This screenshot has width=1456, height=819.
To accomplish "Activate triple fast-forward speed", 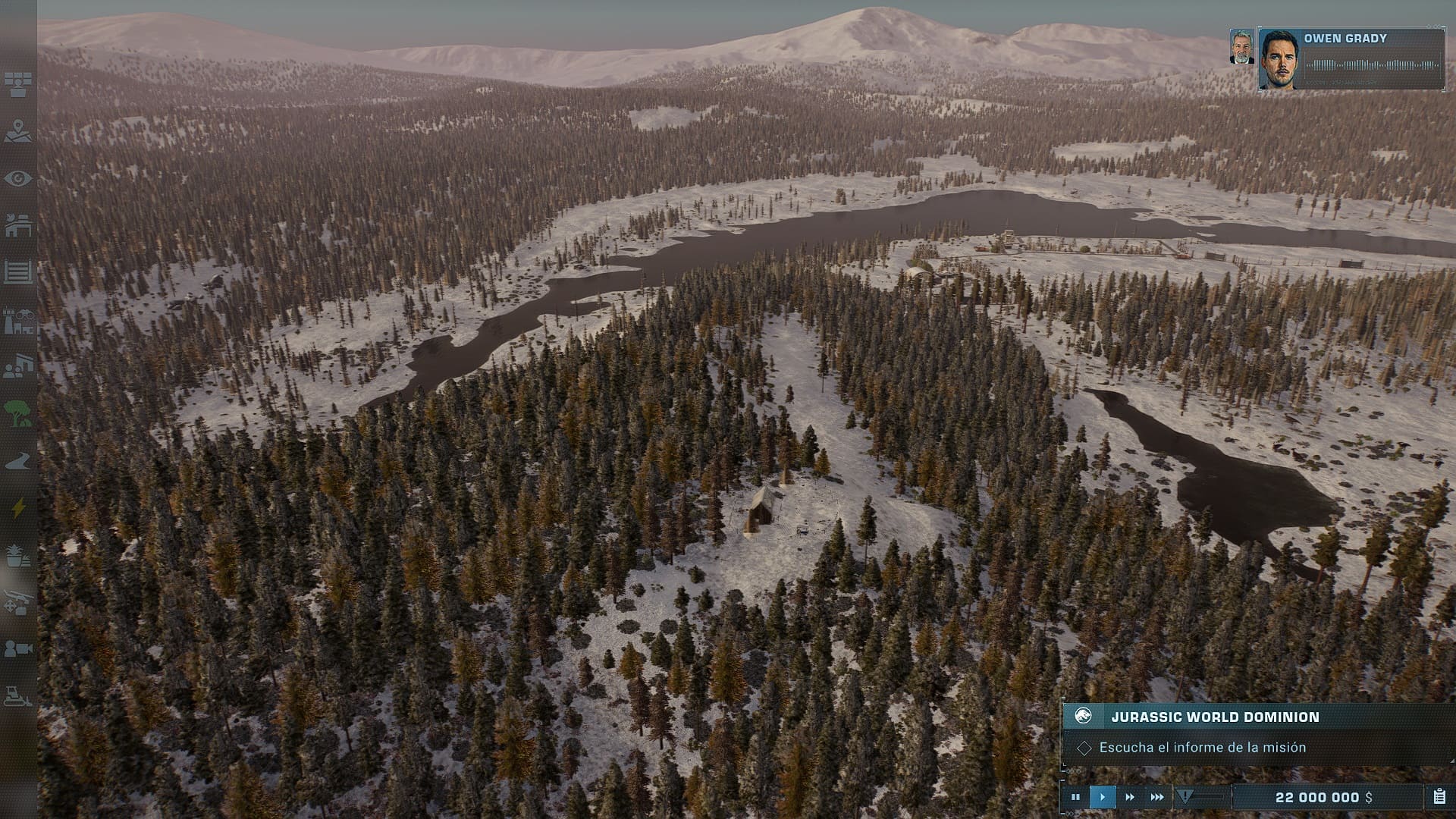I will pyautogui.click(x=1157, y=797).
